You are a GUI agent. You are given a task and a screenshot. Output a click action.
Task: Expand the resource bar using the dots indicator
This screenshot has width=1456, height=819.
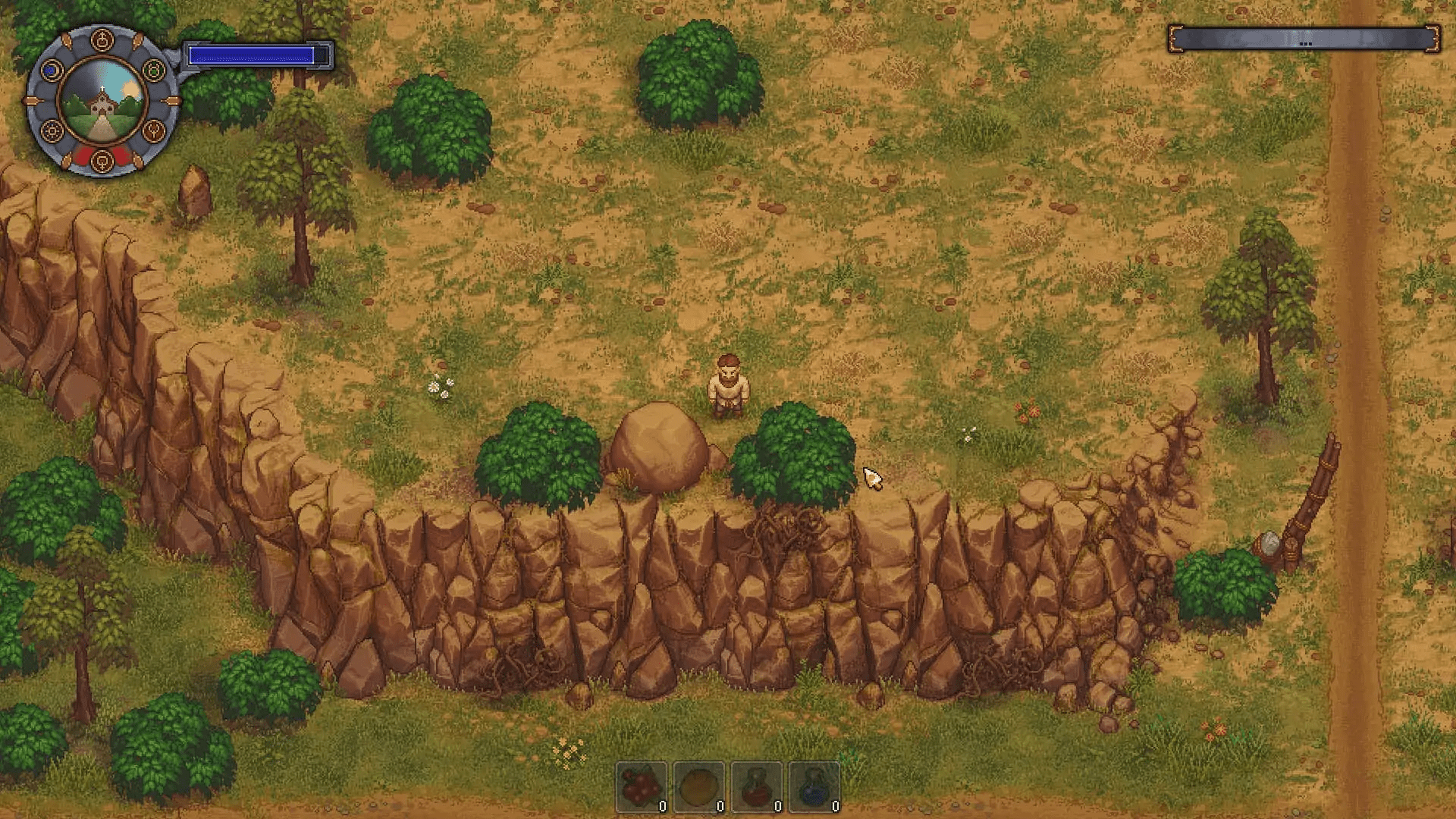click(x=1305, y=44)
